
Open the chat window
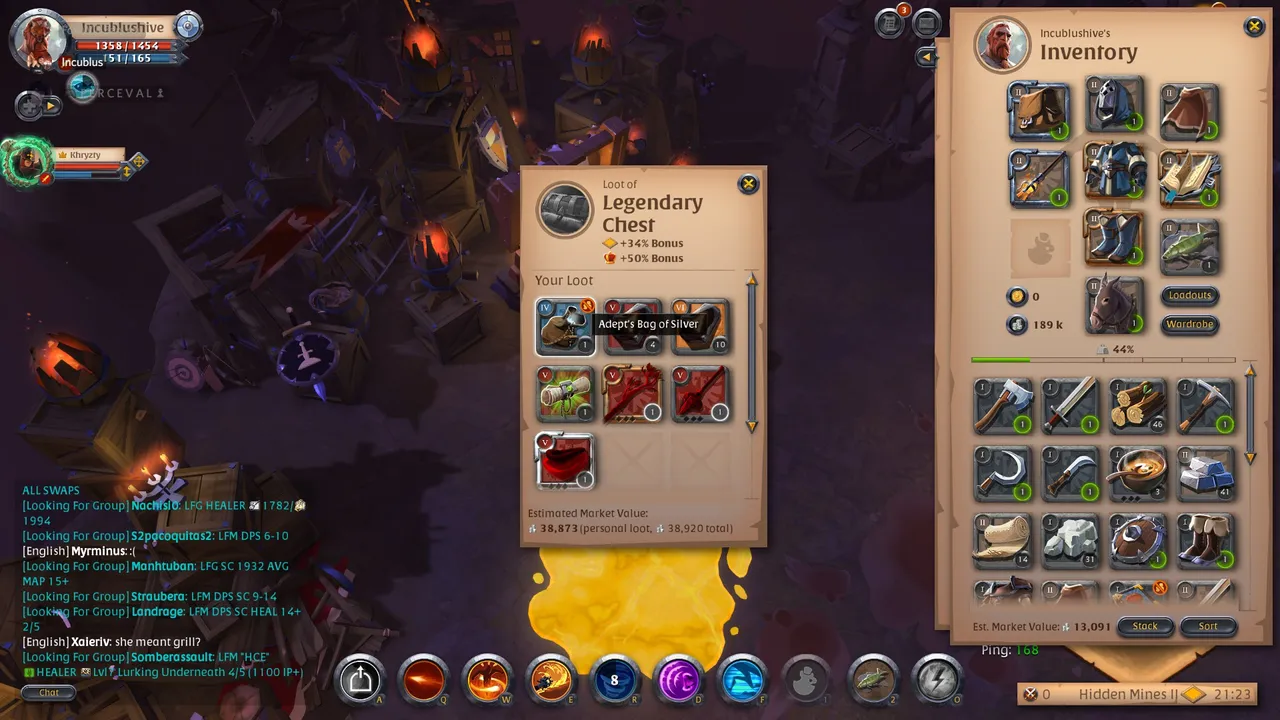pyautogui.click(x=49, y=692)
